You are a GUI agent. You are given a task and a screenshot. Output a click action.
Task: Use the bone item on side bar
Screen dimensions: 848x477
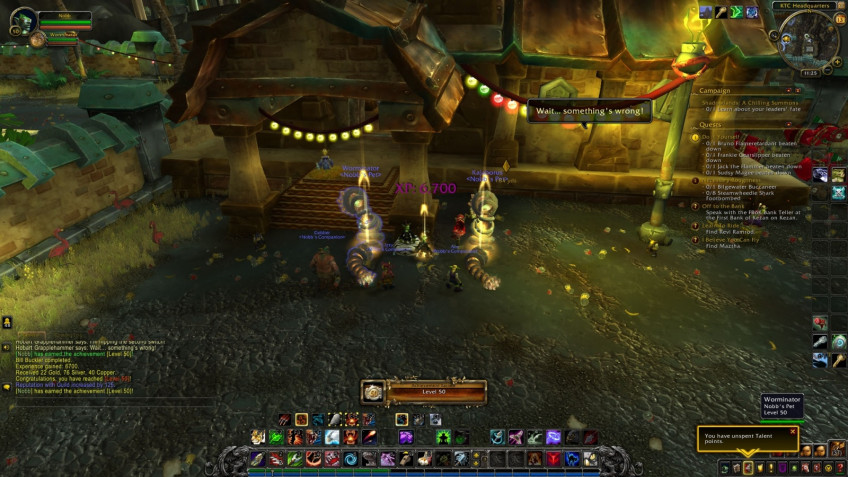point(820,342)
